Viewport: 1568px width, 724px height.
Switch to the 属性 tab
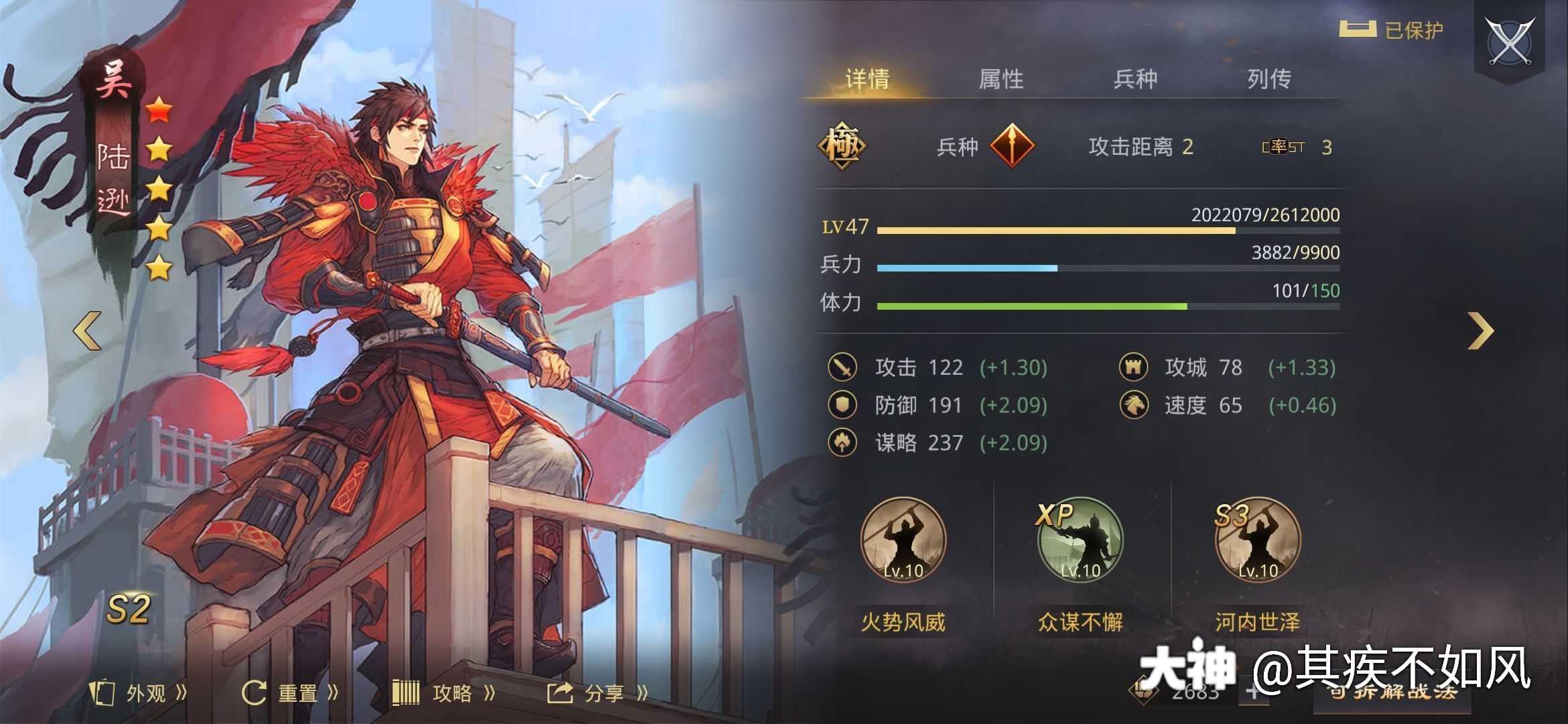[1001, 78]
